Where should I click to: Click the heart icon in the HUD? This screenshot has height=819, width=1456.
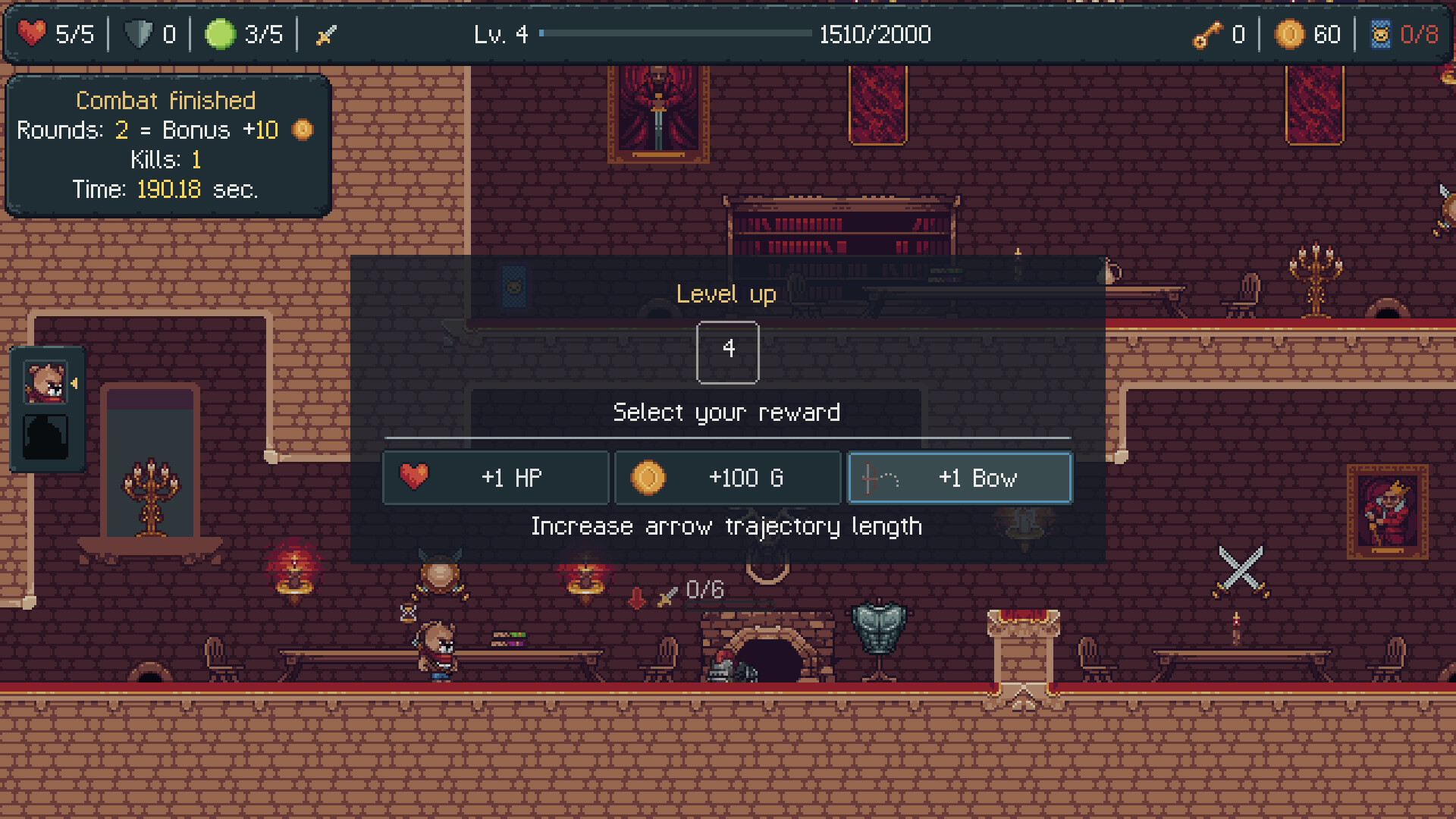point(32,33)
